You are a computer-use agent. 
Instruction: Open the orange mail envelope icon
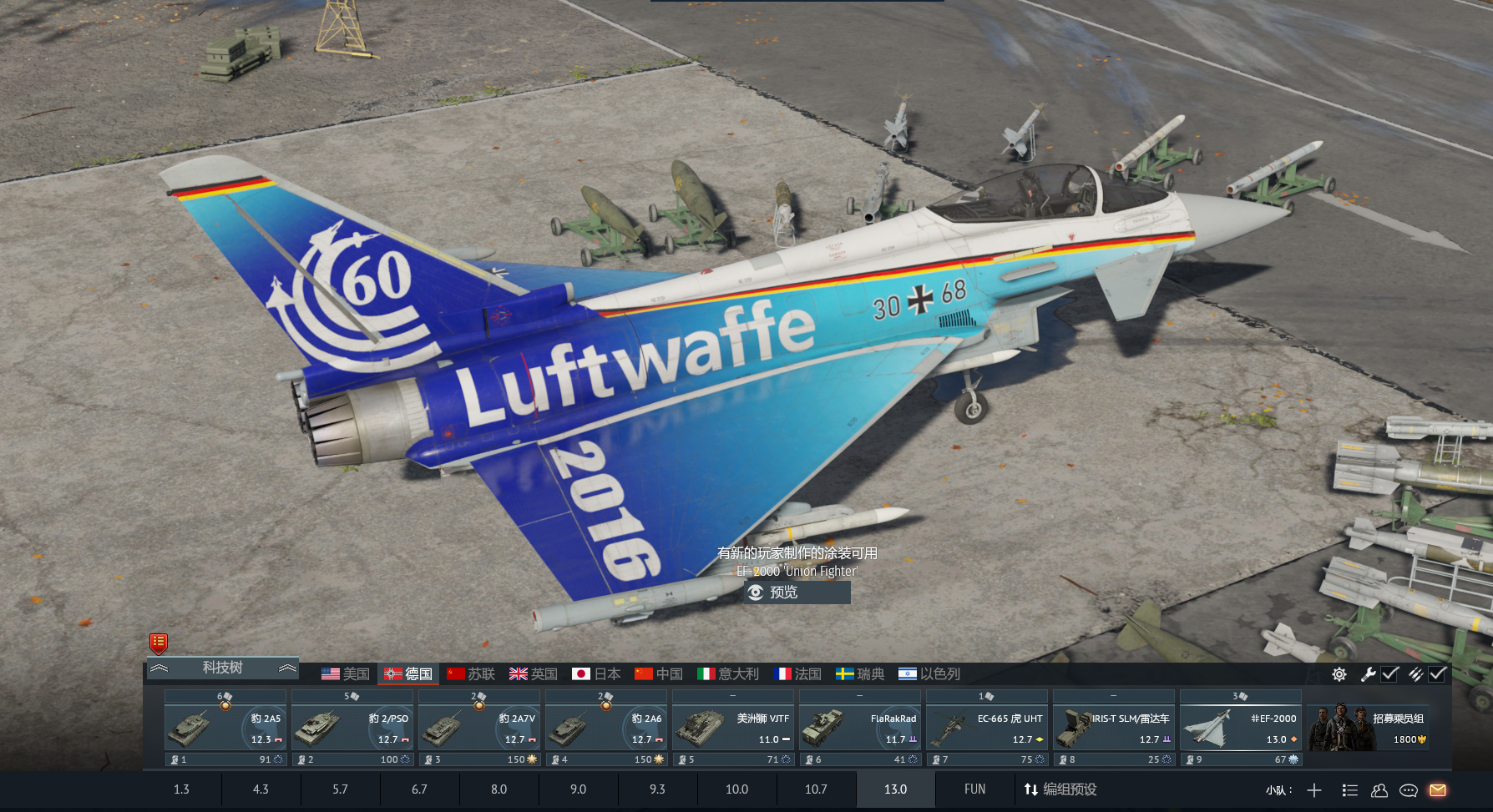coord(1438,790)
